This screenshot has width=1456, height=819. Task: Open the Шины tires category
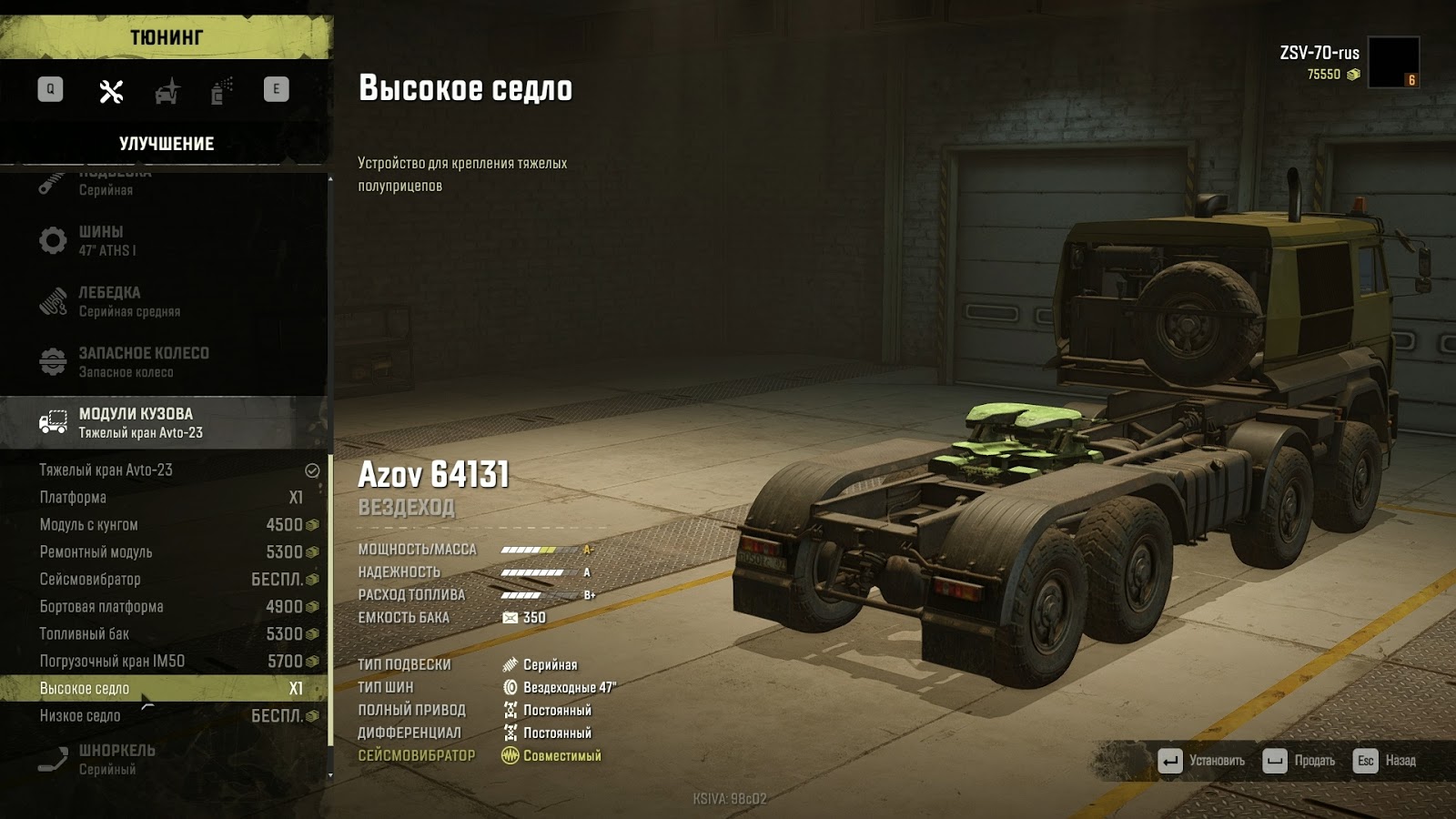coord(164,240)
